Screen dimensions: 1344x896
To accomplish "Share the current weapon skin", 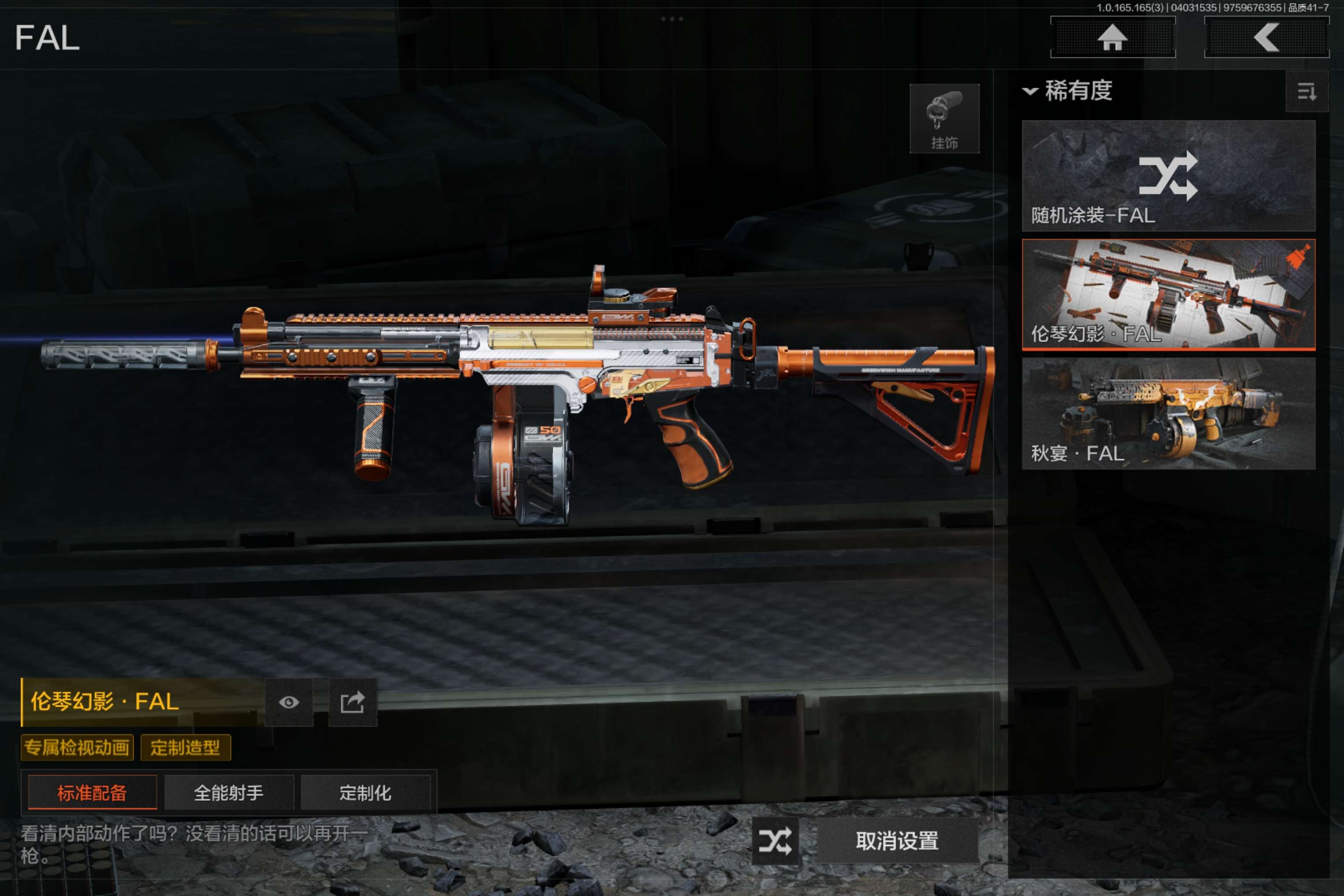I will click(x=353, y=702).
